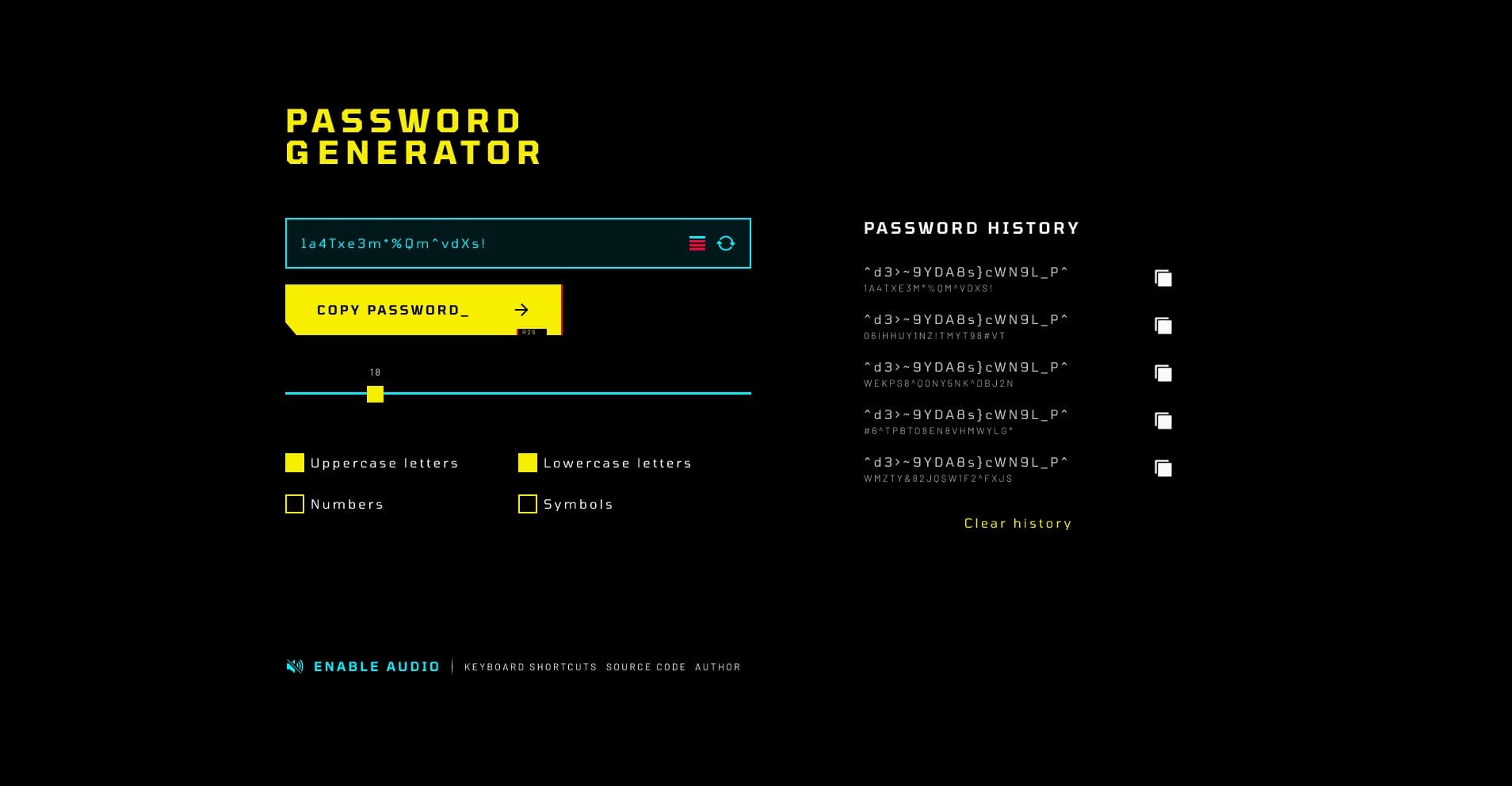Viewport: 1512px width, 786px height.
Task: Click the yellow length slider handle
Action: coord(375,394)
